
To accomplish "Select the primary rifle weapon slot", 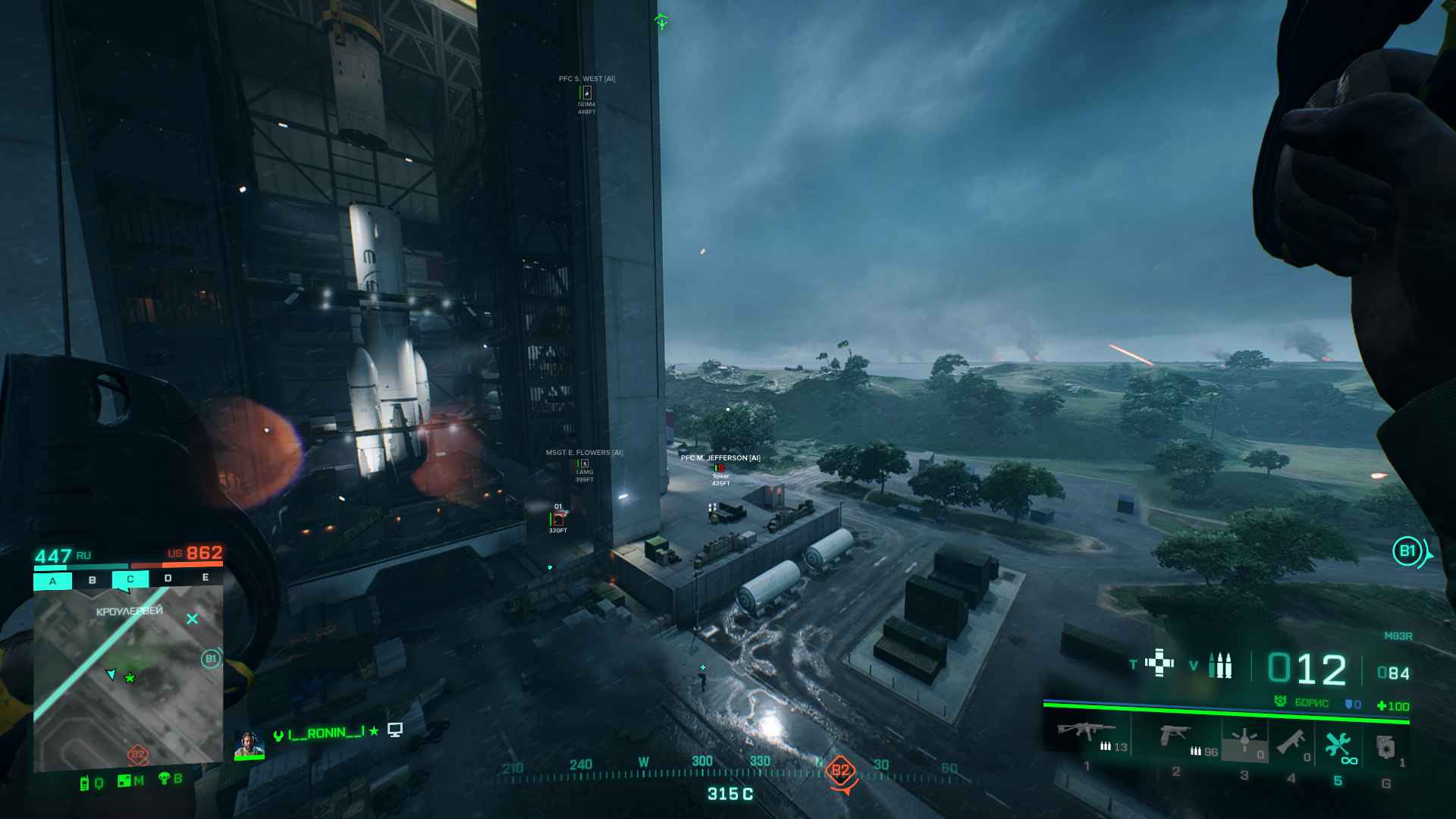I will [x=1086, y=733].
